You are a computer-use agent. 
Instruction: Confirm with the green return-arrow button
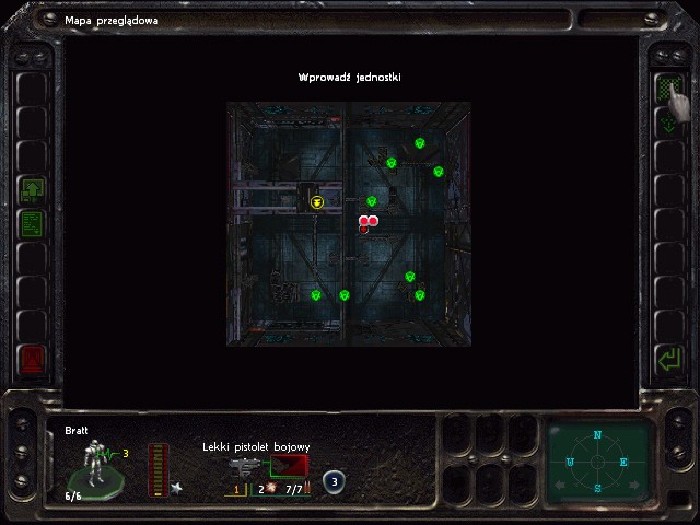point(666,358)
